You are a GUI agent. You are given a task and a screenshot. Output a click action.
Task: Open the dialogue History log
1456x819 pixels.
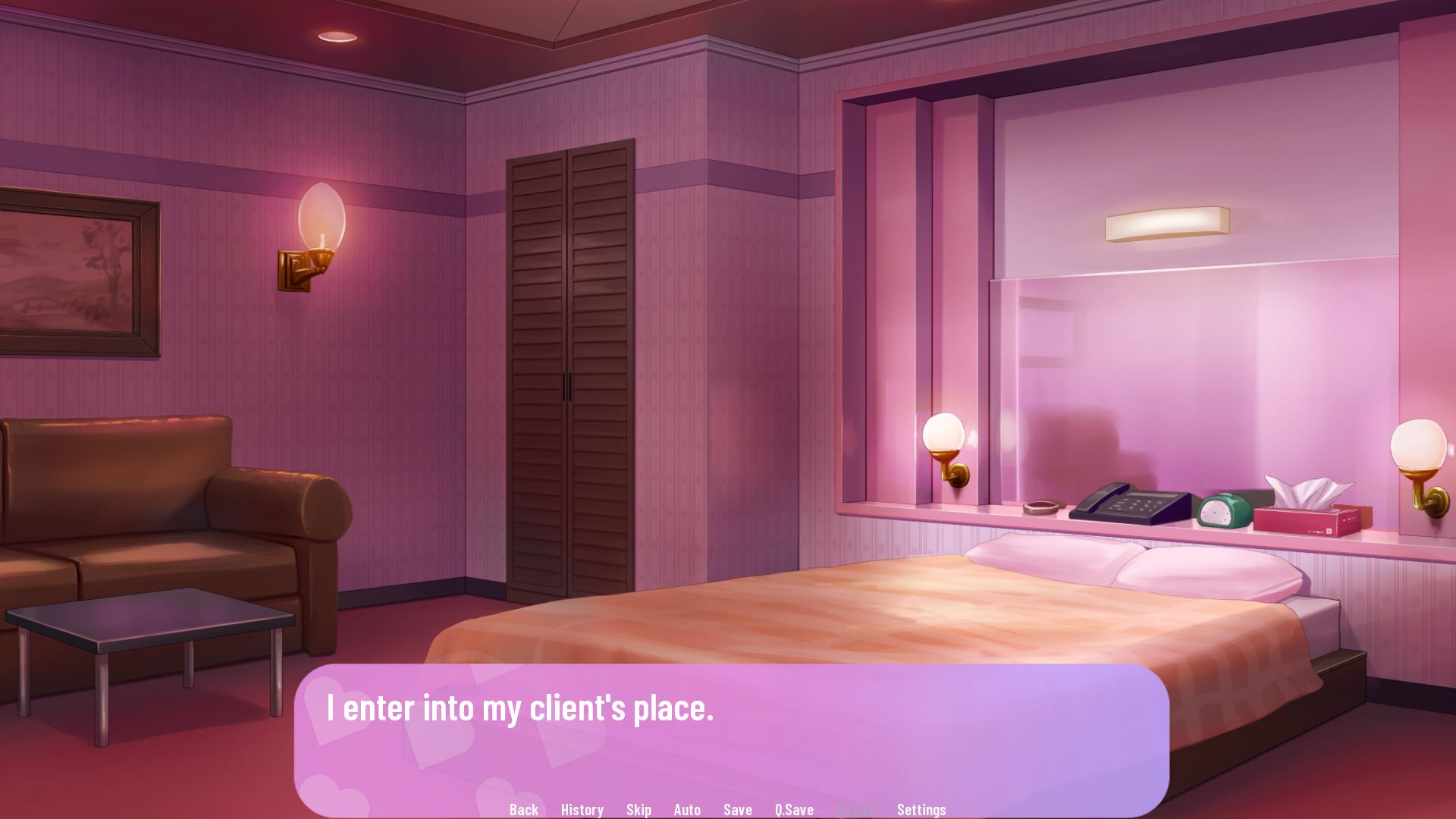[x=582, y=809]
